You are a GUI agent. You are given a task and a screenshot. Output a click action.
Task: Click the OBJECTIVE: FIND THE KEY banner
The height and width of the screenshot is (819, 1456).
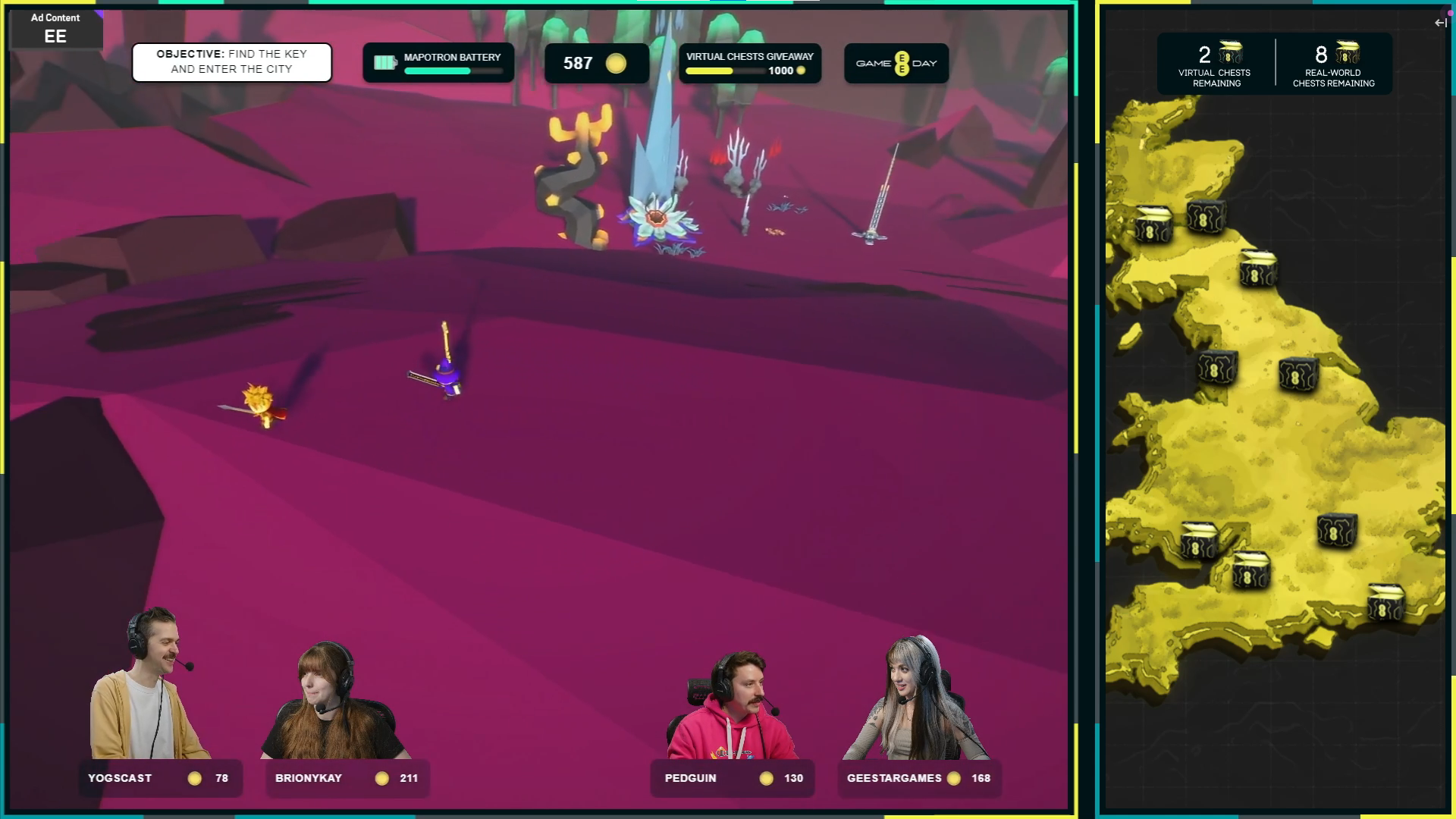232,61
